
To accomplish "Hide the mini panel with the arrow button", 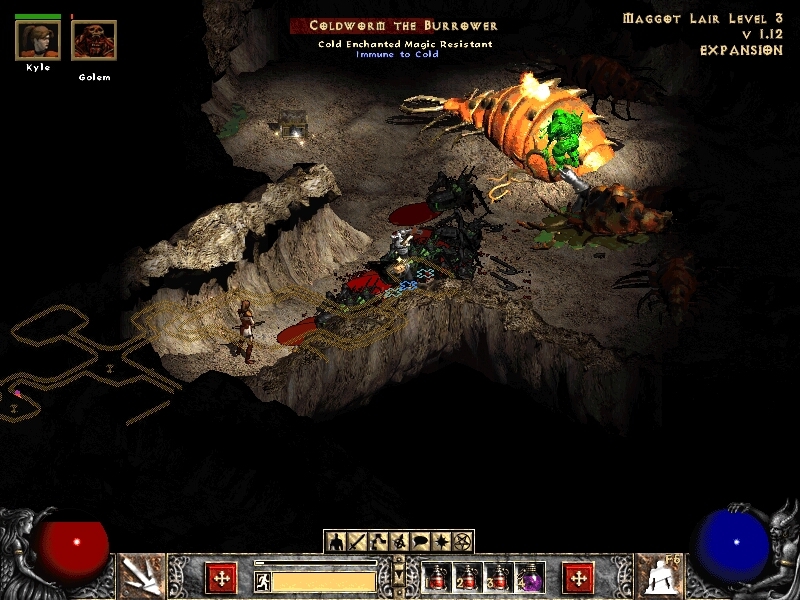I will [x=399, y=576].
